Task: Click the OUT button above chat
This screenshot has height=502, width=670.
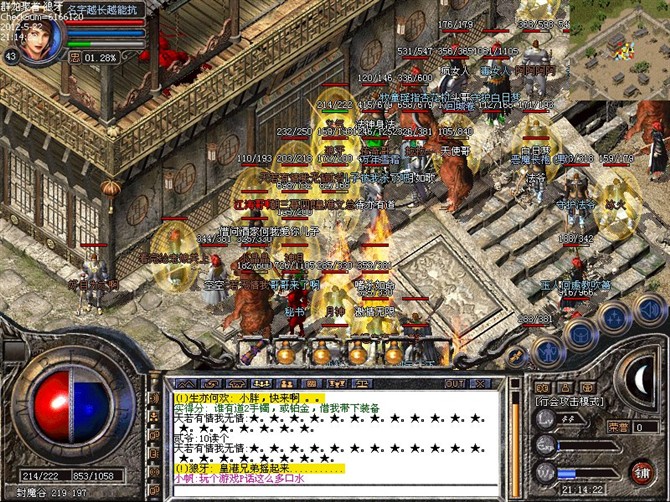Action: 455,383
